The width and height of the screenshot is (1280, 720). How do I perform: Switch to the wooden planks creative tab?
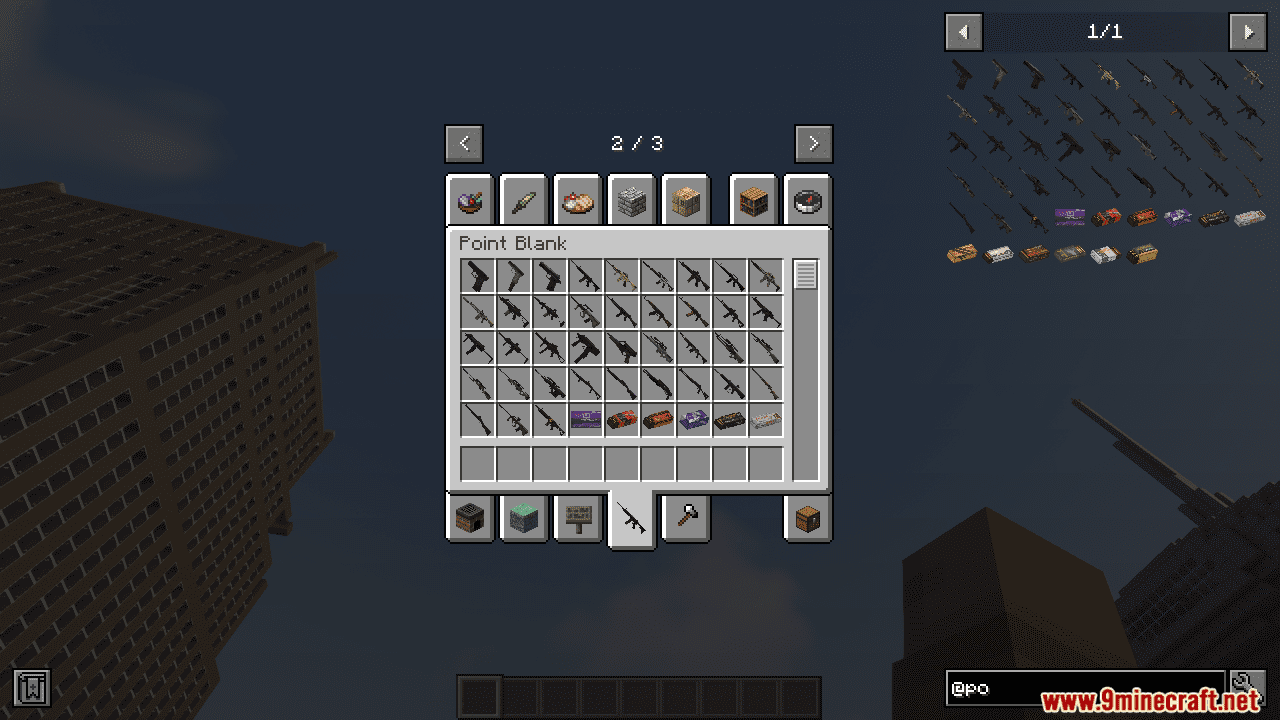click(x=686, y=201)
